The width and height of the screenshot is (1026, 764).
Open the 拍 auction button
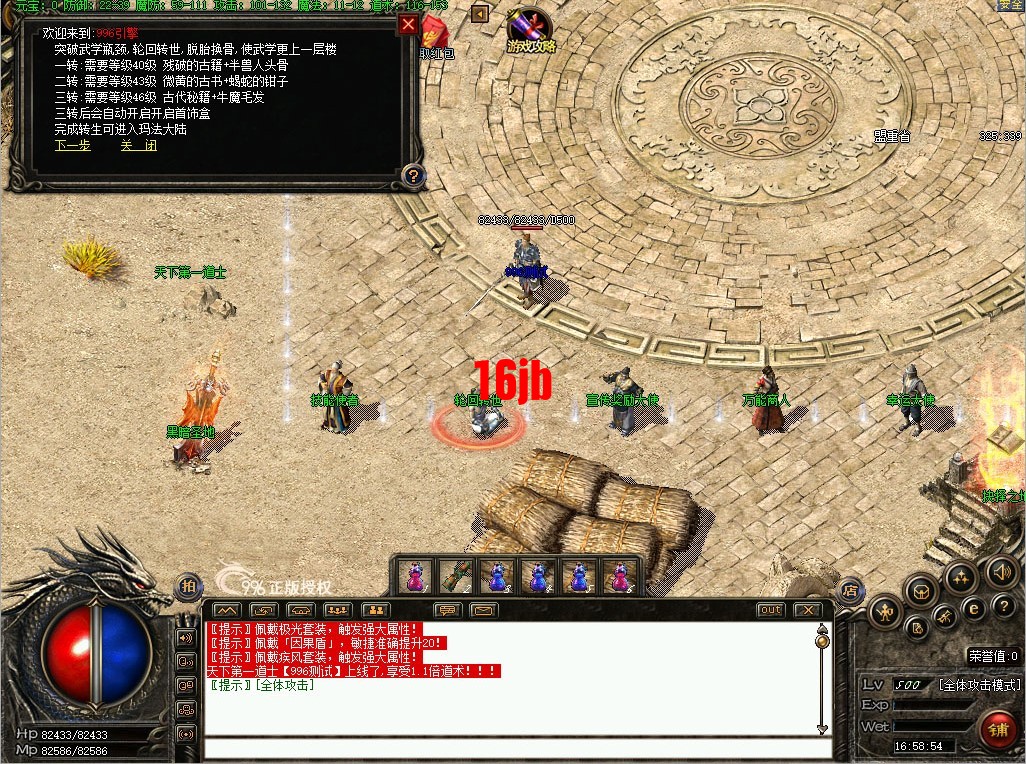point(187,587)
